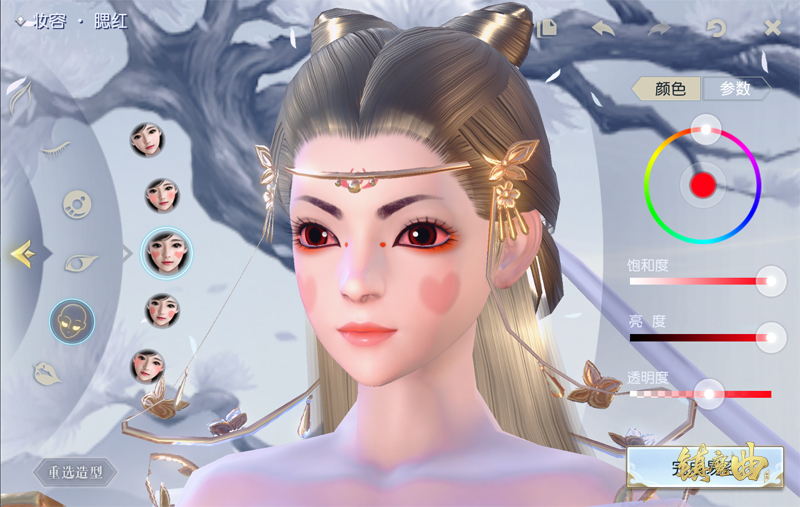Reset changes with the circular arrow icon
Image resolution: width=800 pixels, height=507 pixels.
point(716,28)
